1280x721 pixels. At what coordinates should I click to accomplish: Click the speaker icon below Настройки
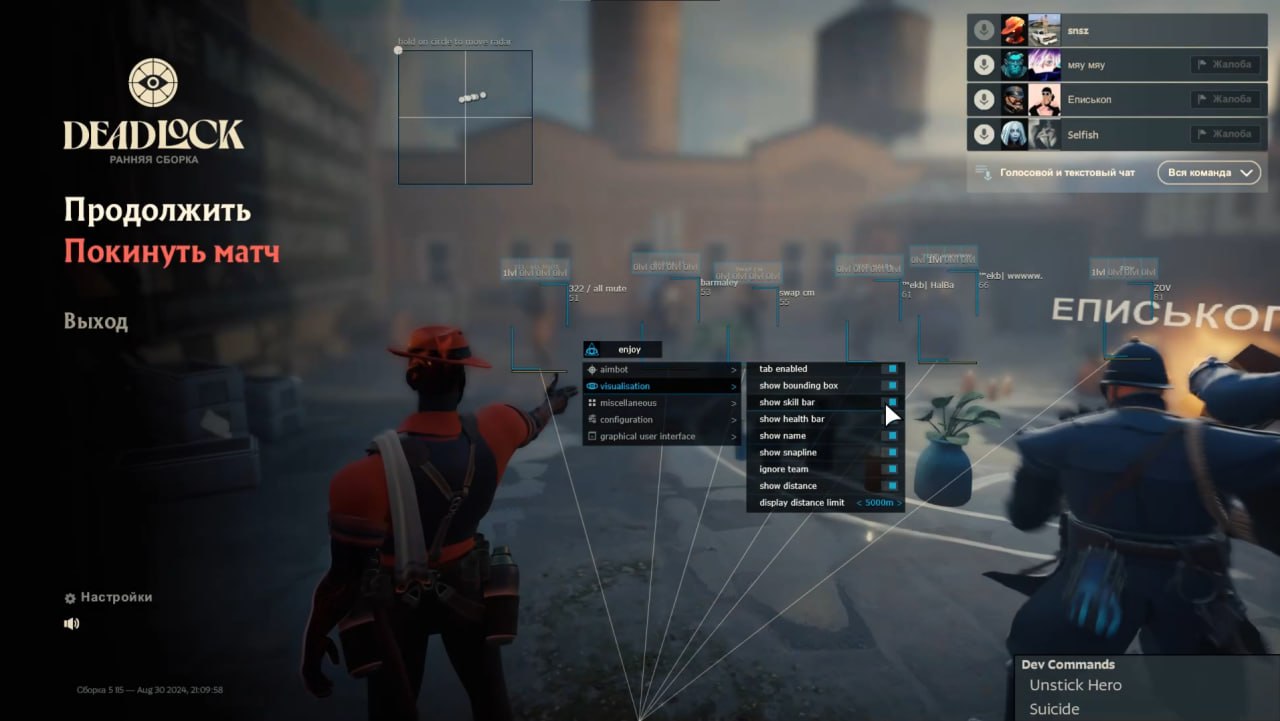(x=70, y=622)
